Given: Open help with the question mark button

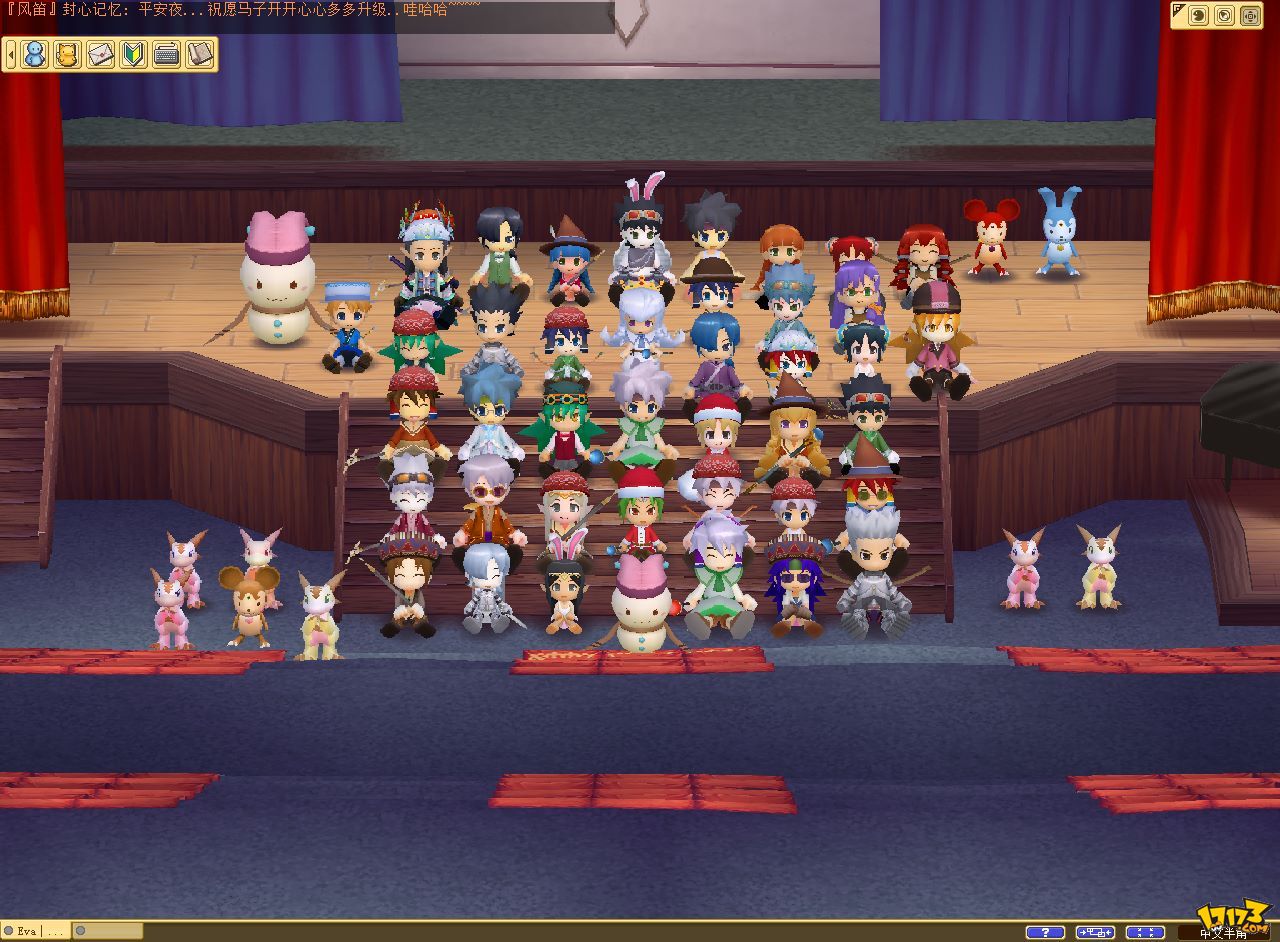Looking at the screenshot, I should pos(1044,932).
